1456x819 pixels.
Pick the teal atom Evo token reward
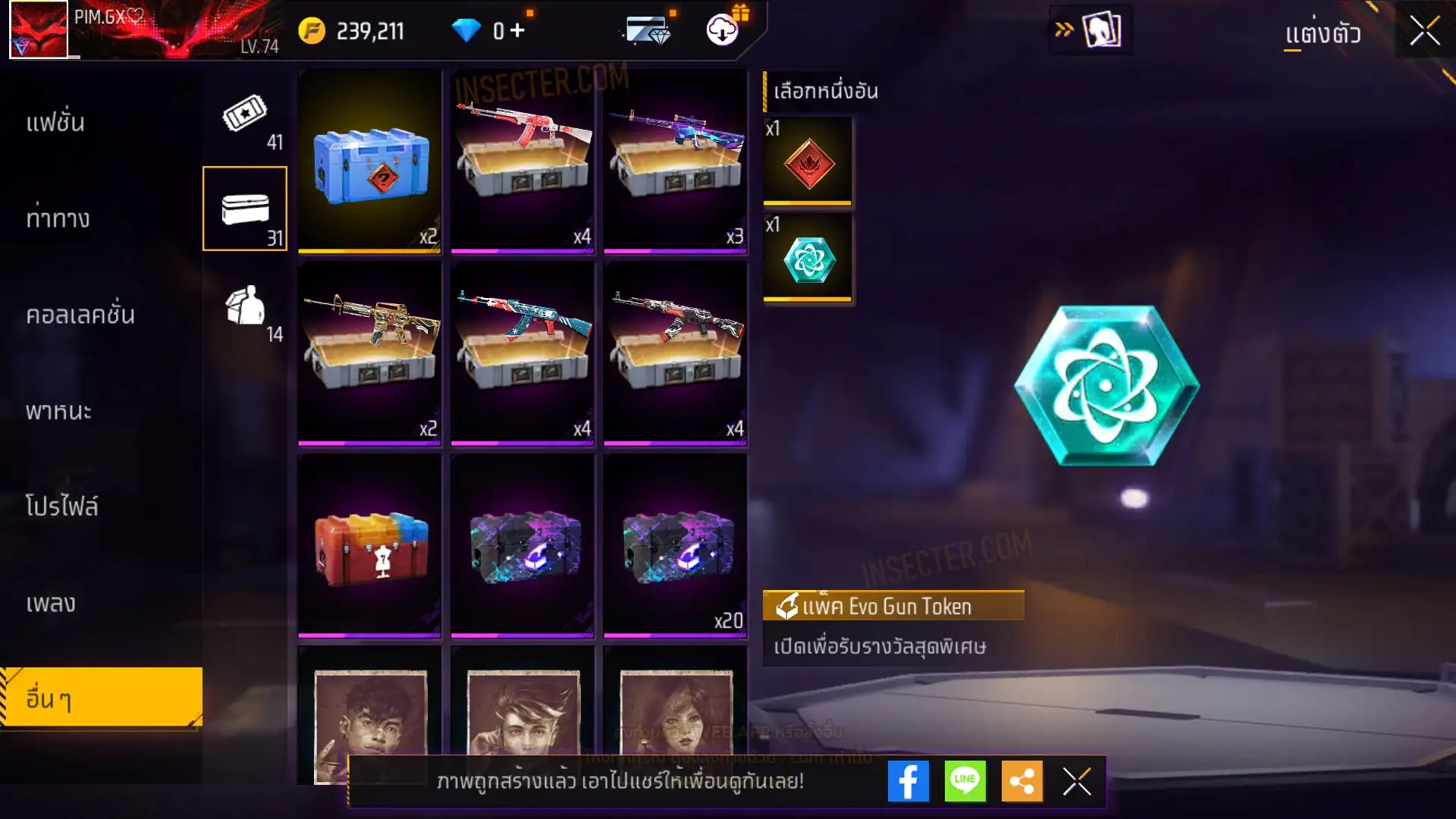coord(808,259)
